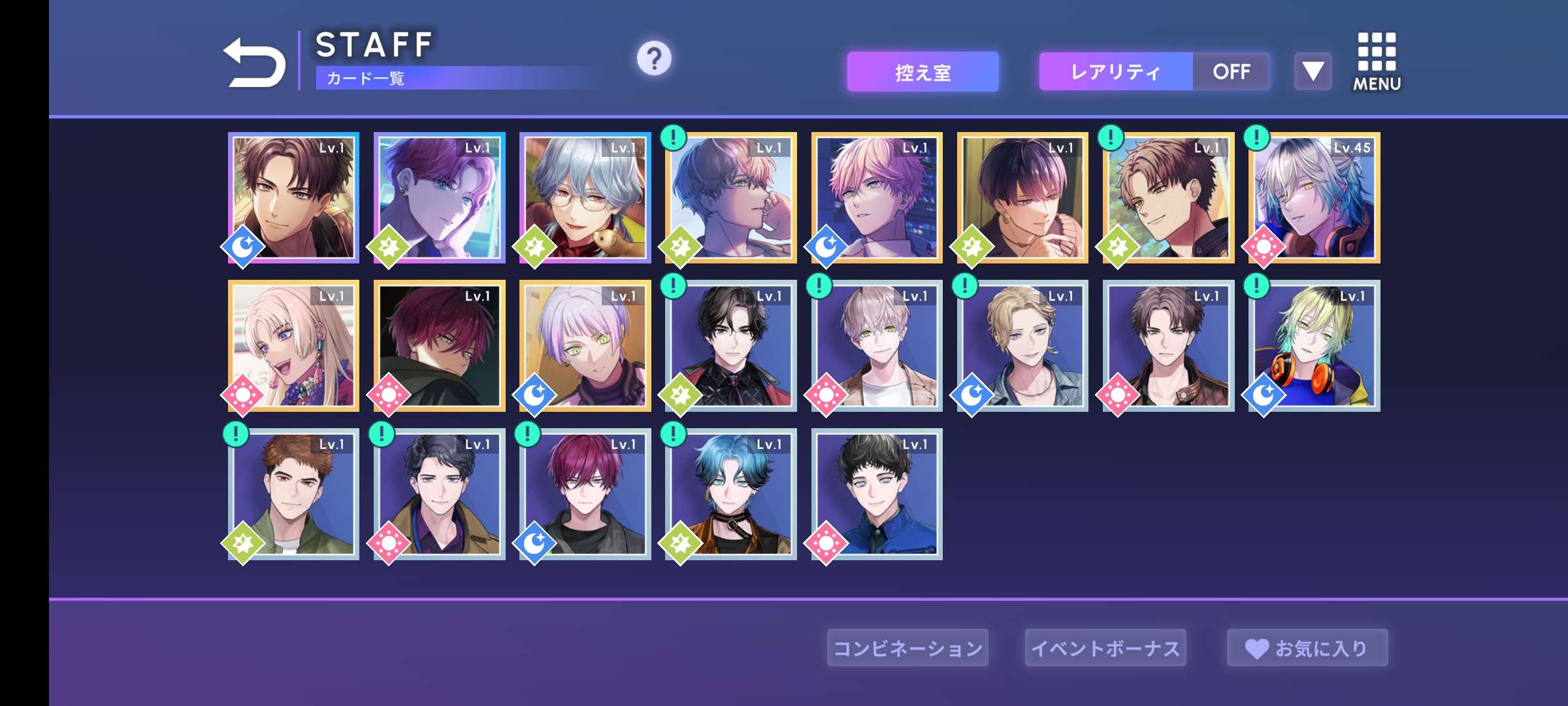The height and width of the screenshot is (706, 1568).
Task: Select the blonde card in denim jacket
Action: [x=1022, y=346]
